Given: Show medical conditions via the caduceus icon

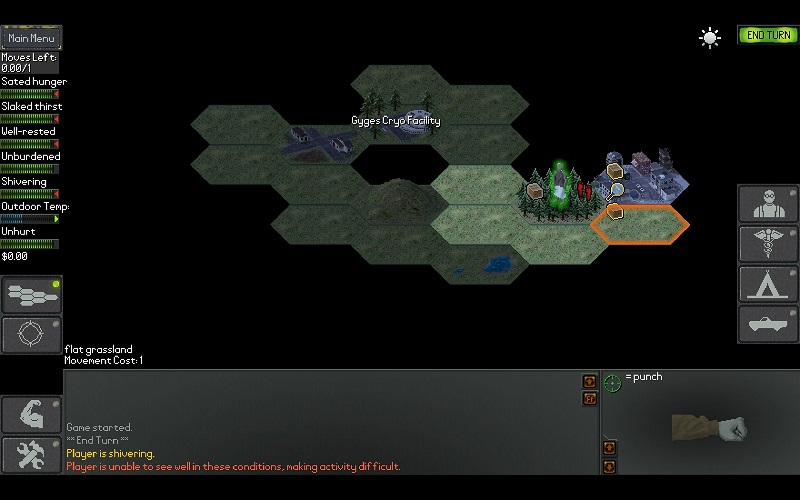Looking at the screenshot, I should 767,244.
